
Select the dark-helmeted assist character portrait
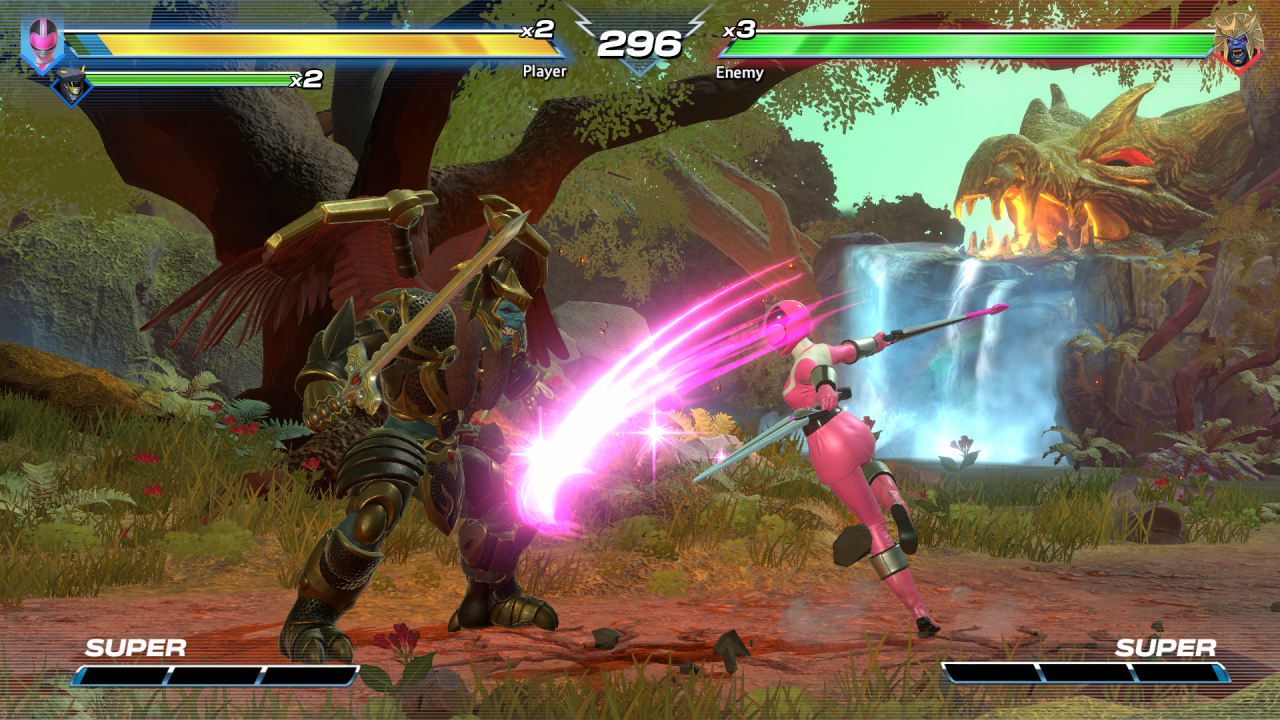72,86
